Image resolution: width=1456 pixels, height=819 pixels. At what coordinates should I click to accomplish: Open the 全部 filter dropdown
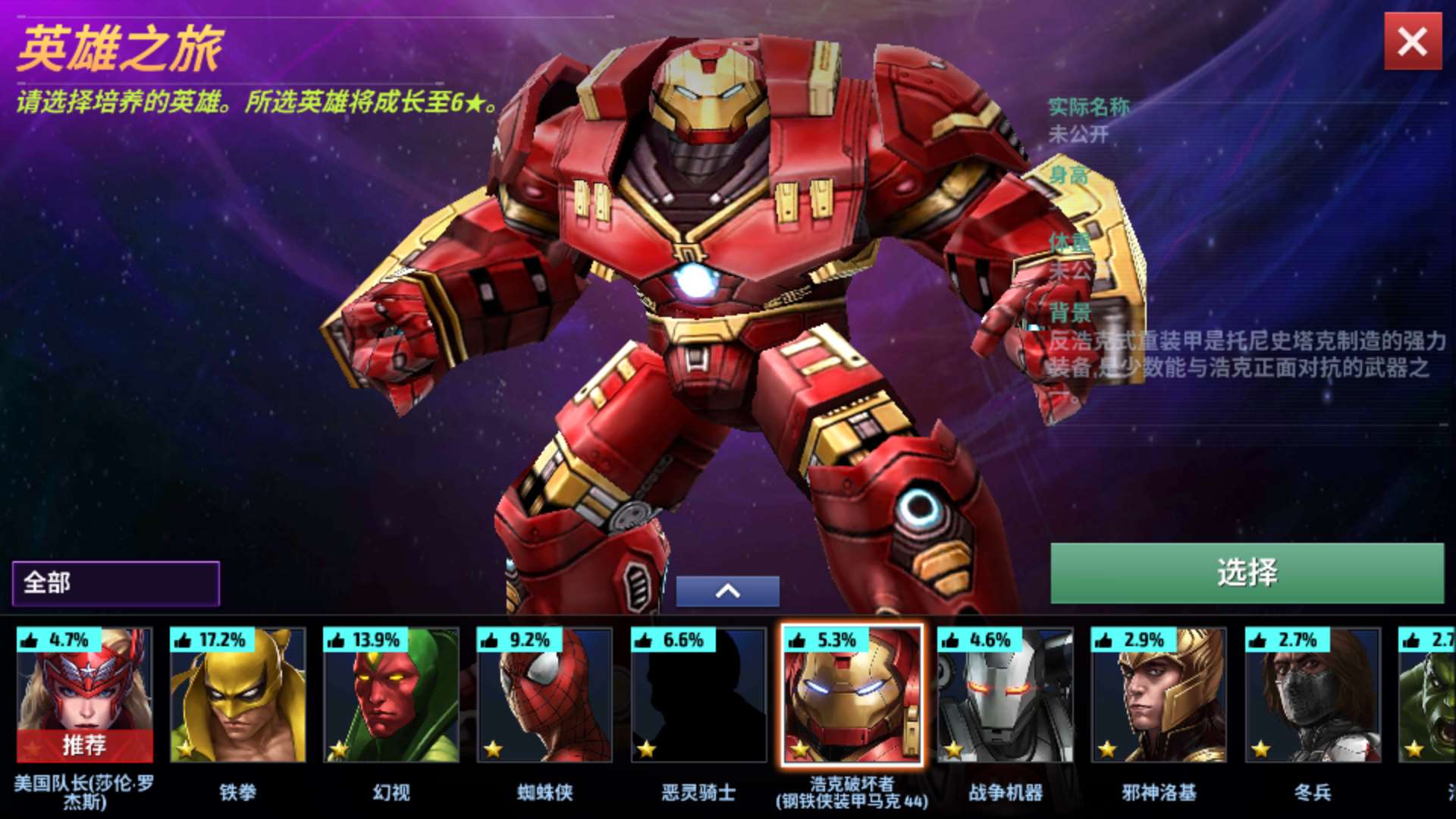click(116, 583)
